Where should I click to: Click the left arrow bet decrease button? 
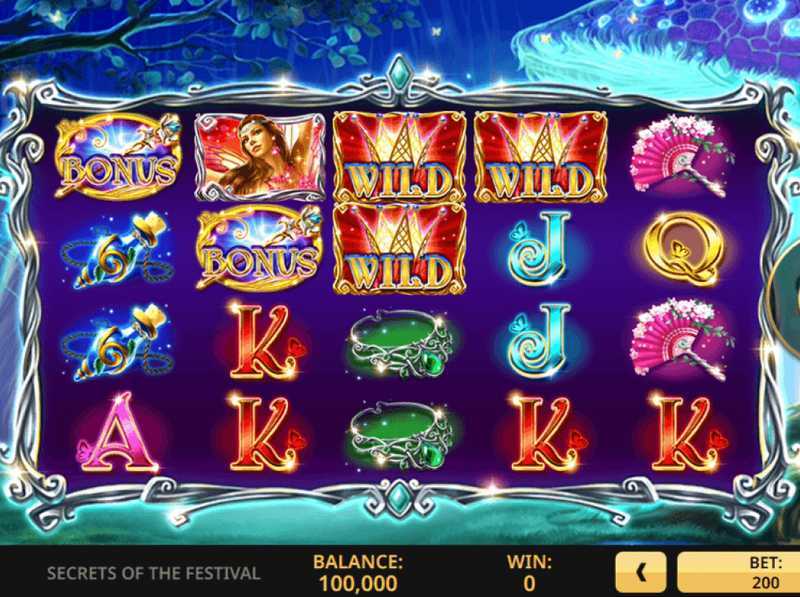pos(641,573)
